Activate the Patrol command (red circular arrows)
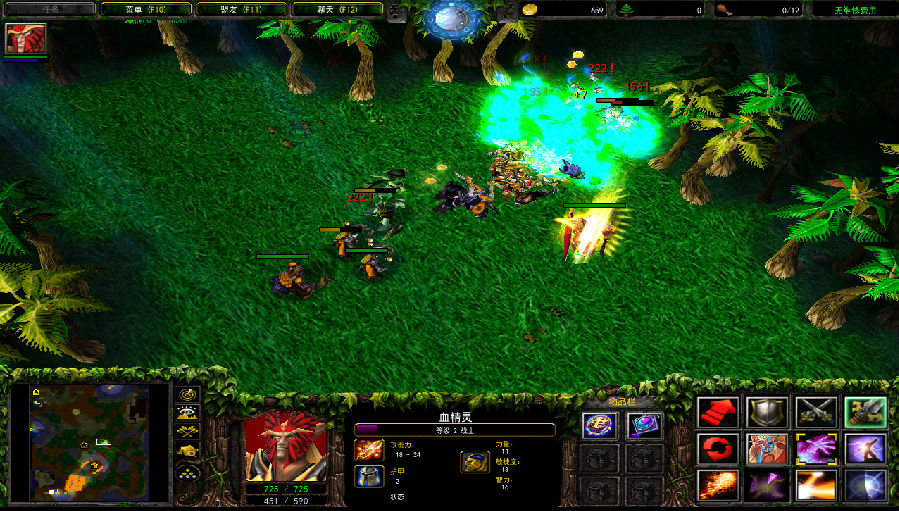The height and width of the screenshot is (511, 899). [x=719, y=449]
